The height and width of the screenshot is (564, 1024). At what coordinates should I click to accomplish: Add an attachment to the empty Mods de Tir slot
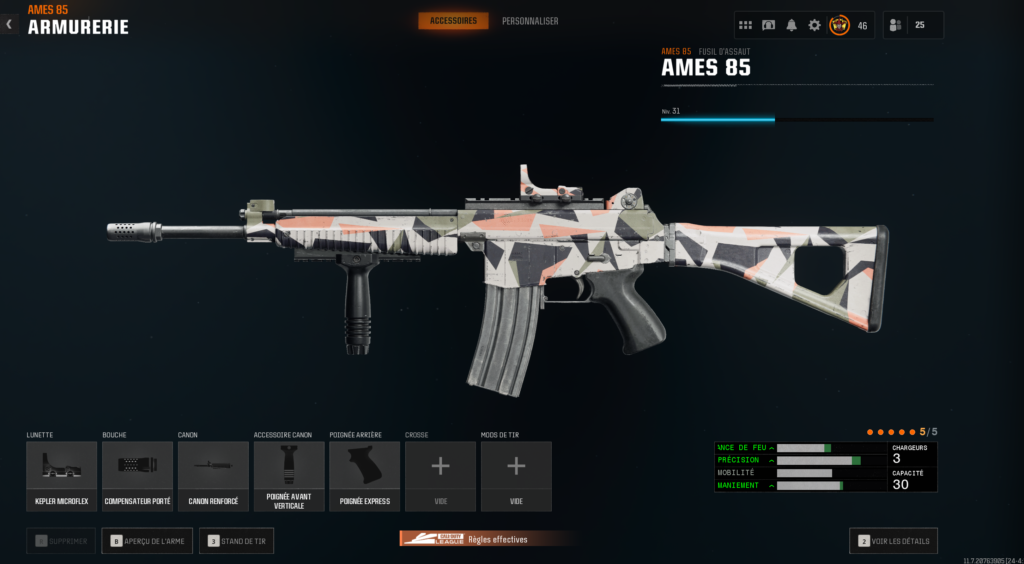(516, 476)
